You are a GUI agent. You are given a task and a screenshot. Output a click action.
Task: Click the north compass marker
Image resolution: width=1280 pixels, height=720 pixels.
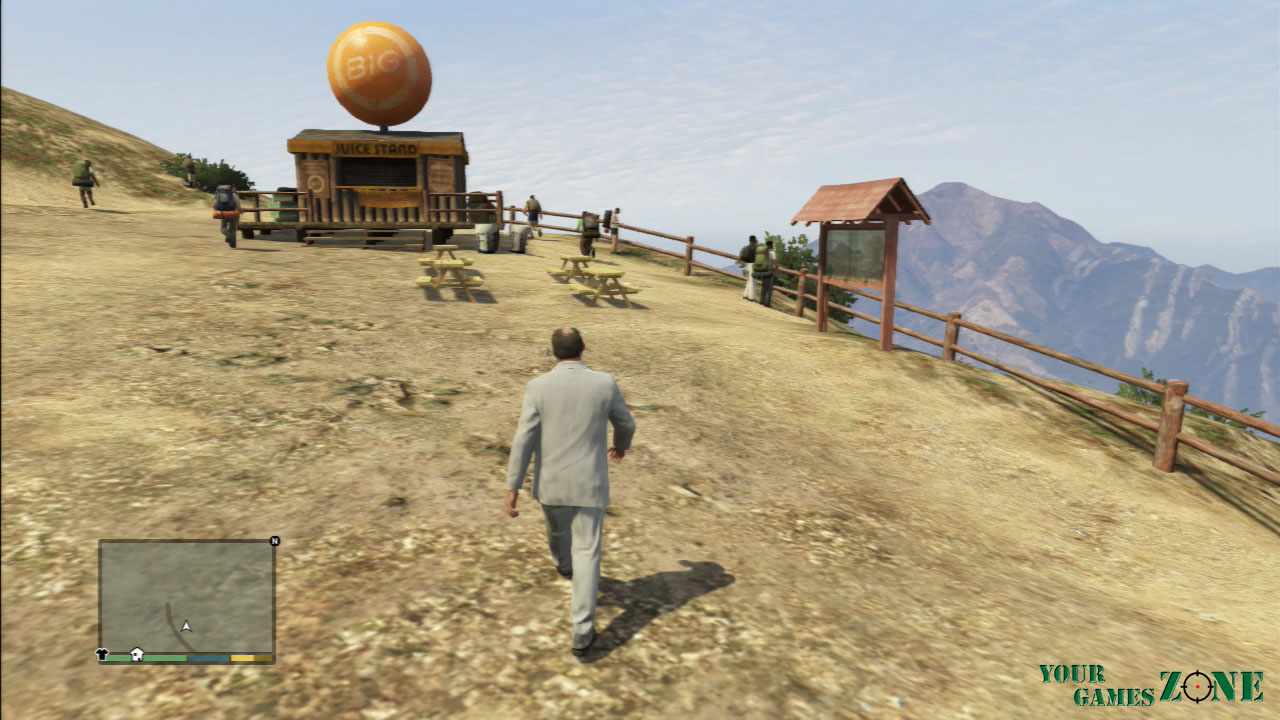(273, 541)
